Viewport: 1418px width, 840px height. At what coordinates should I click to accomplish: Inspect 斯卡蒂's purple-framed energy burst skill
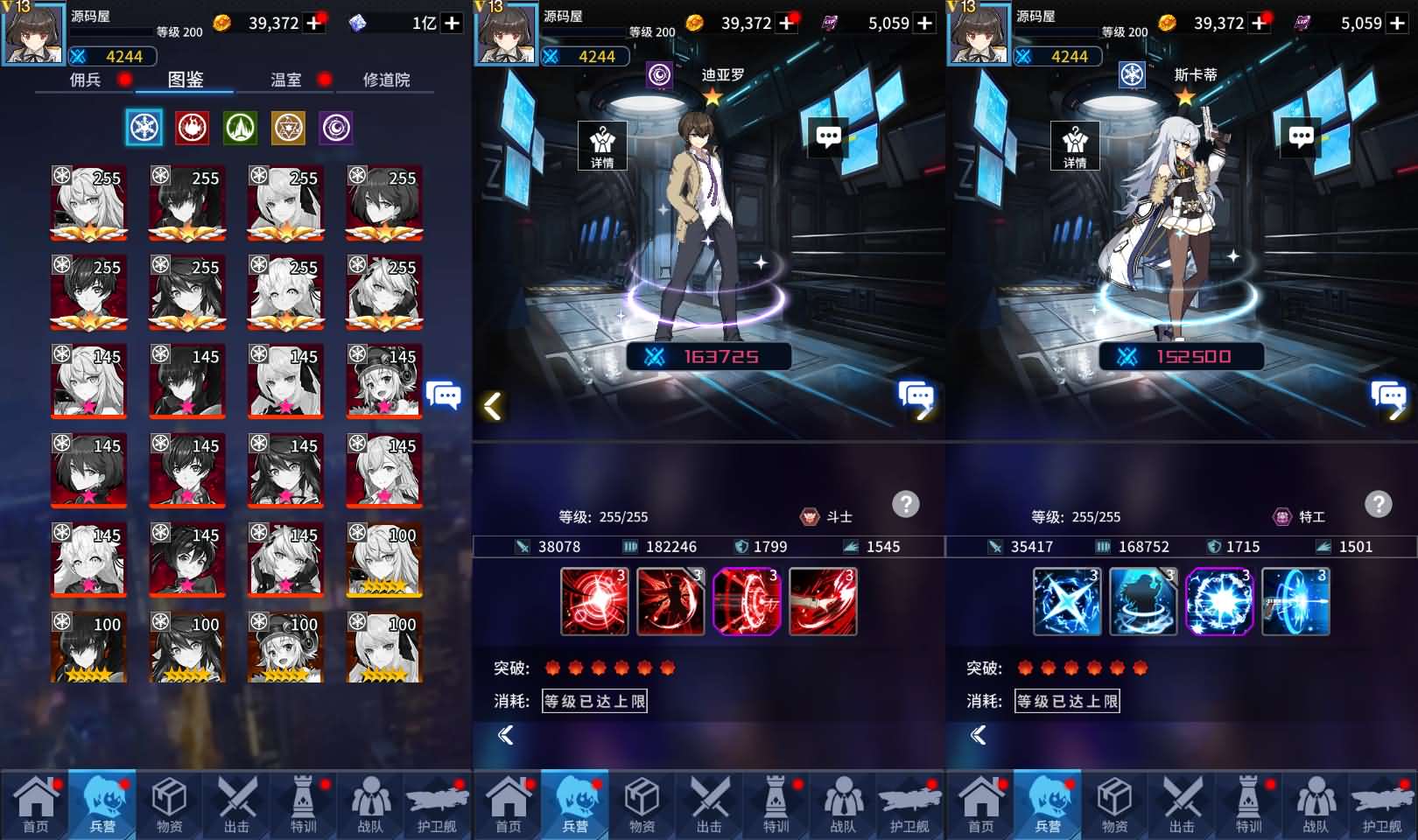[x=1219, y=601]
